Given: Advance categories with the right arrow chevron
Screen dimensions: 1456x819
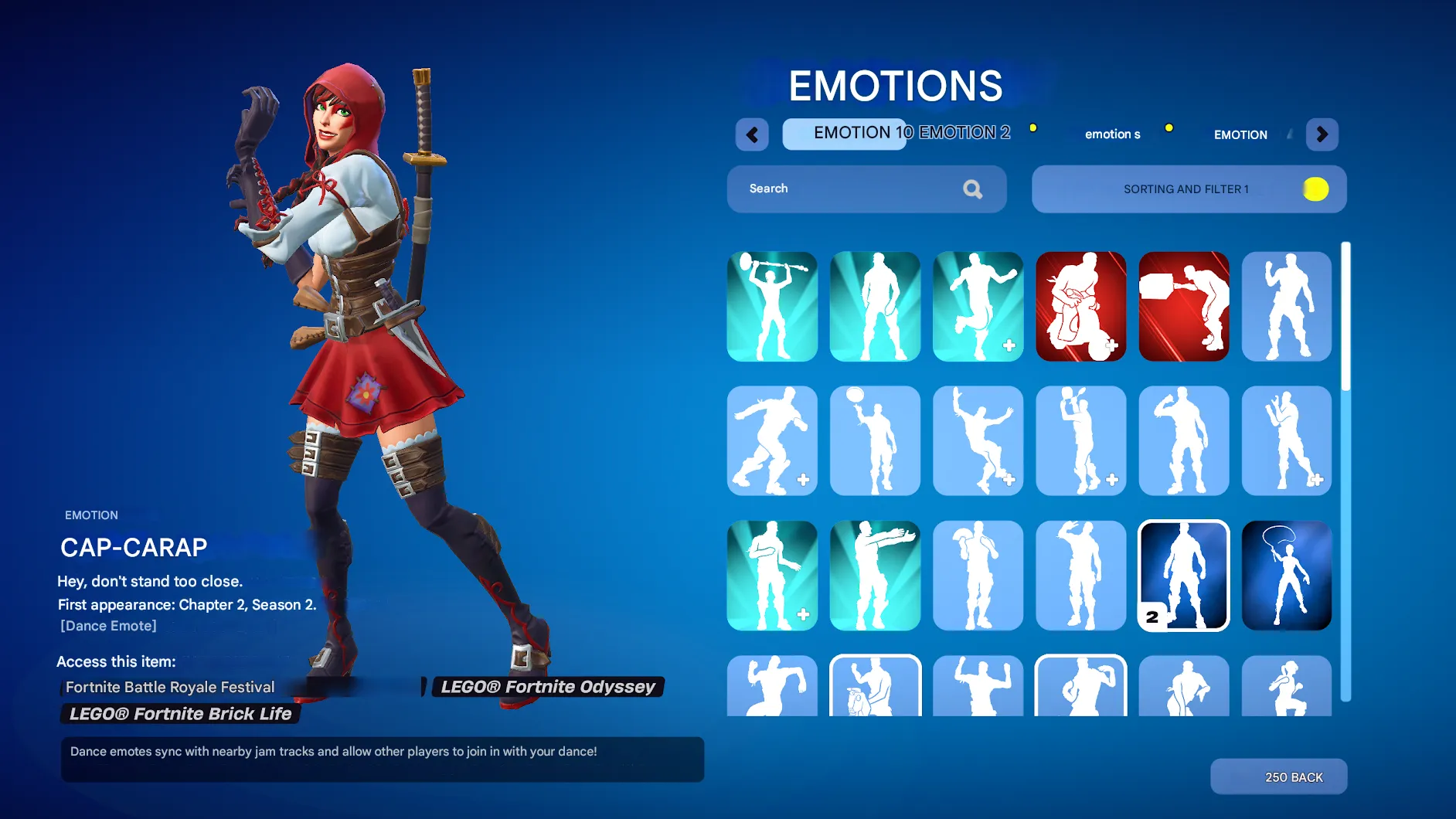Looking at the screenshot, I should click(x=1322, y=134).
